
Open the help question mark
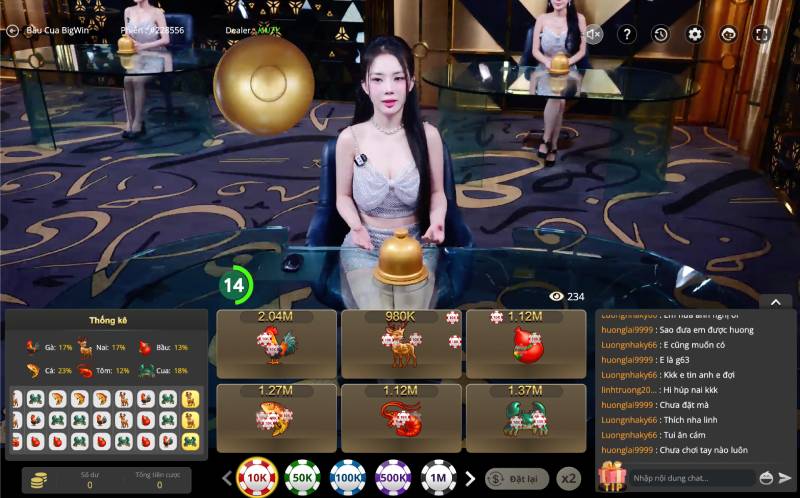pos(627,35)
